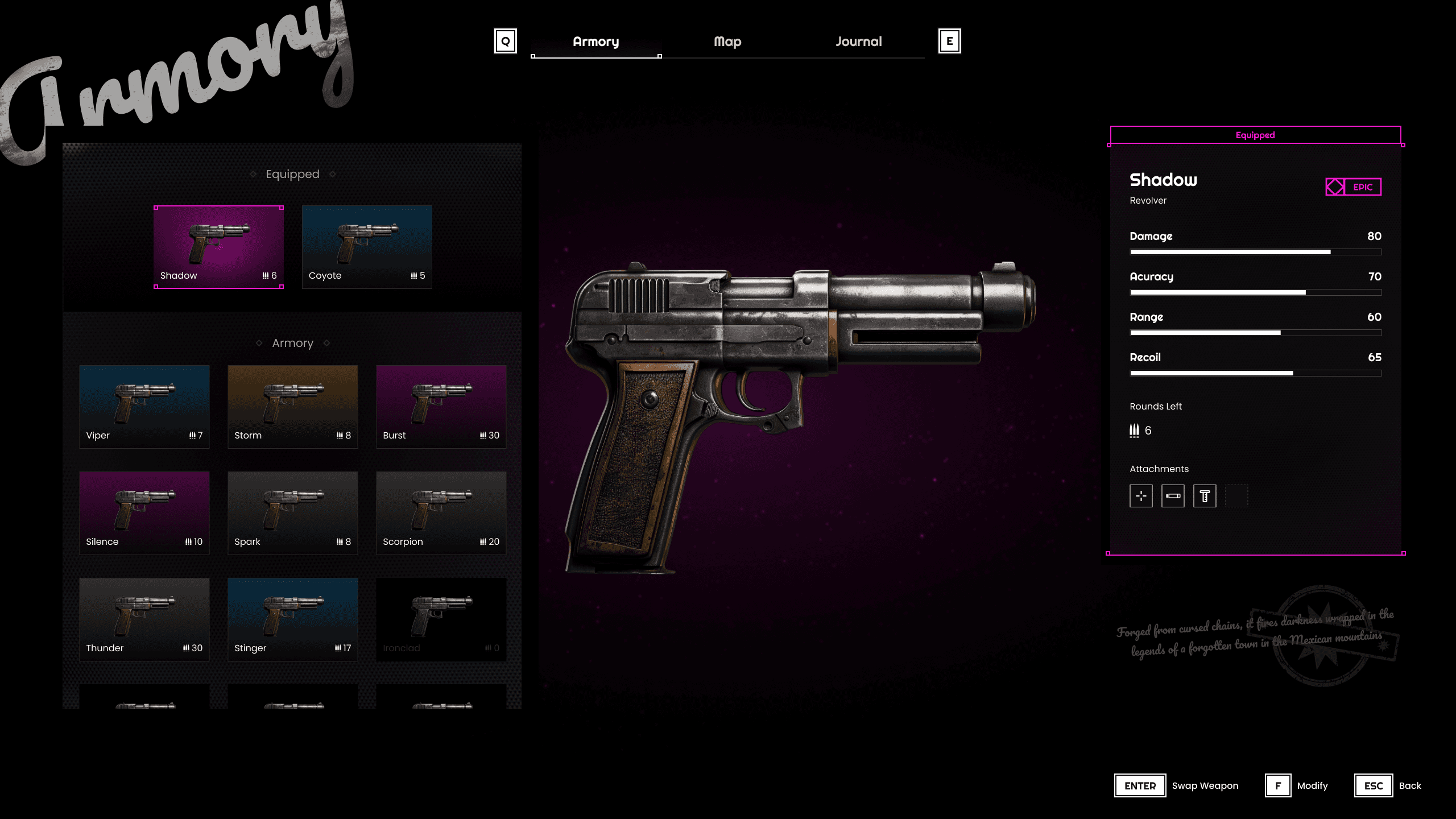Choose the magazine attachment icon

1205,496
